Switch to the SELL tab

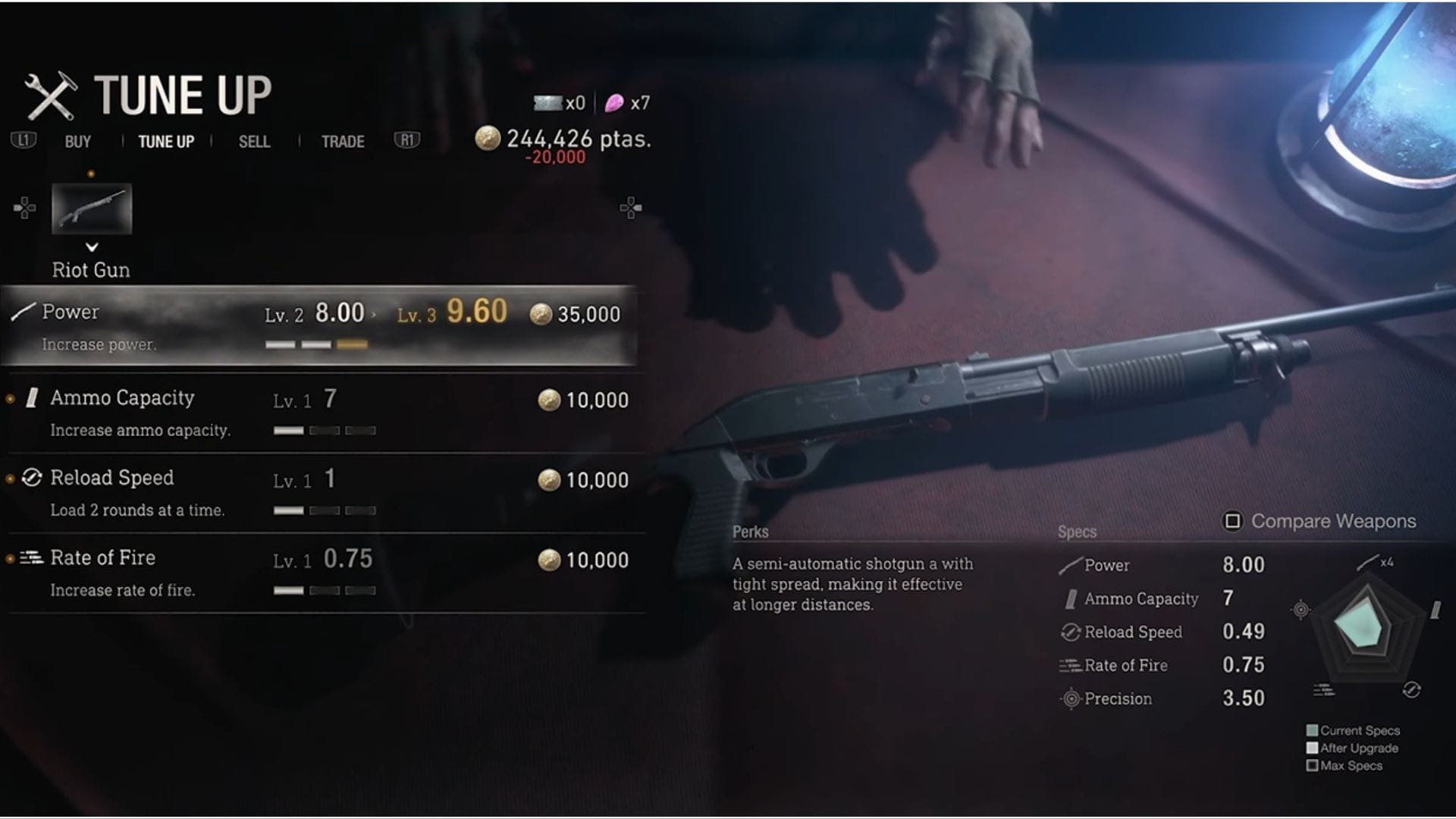coord(253,141)
